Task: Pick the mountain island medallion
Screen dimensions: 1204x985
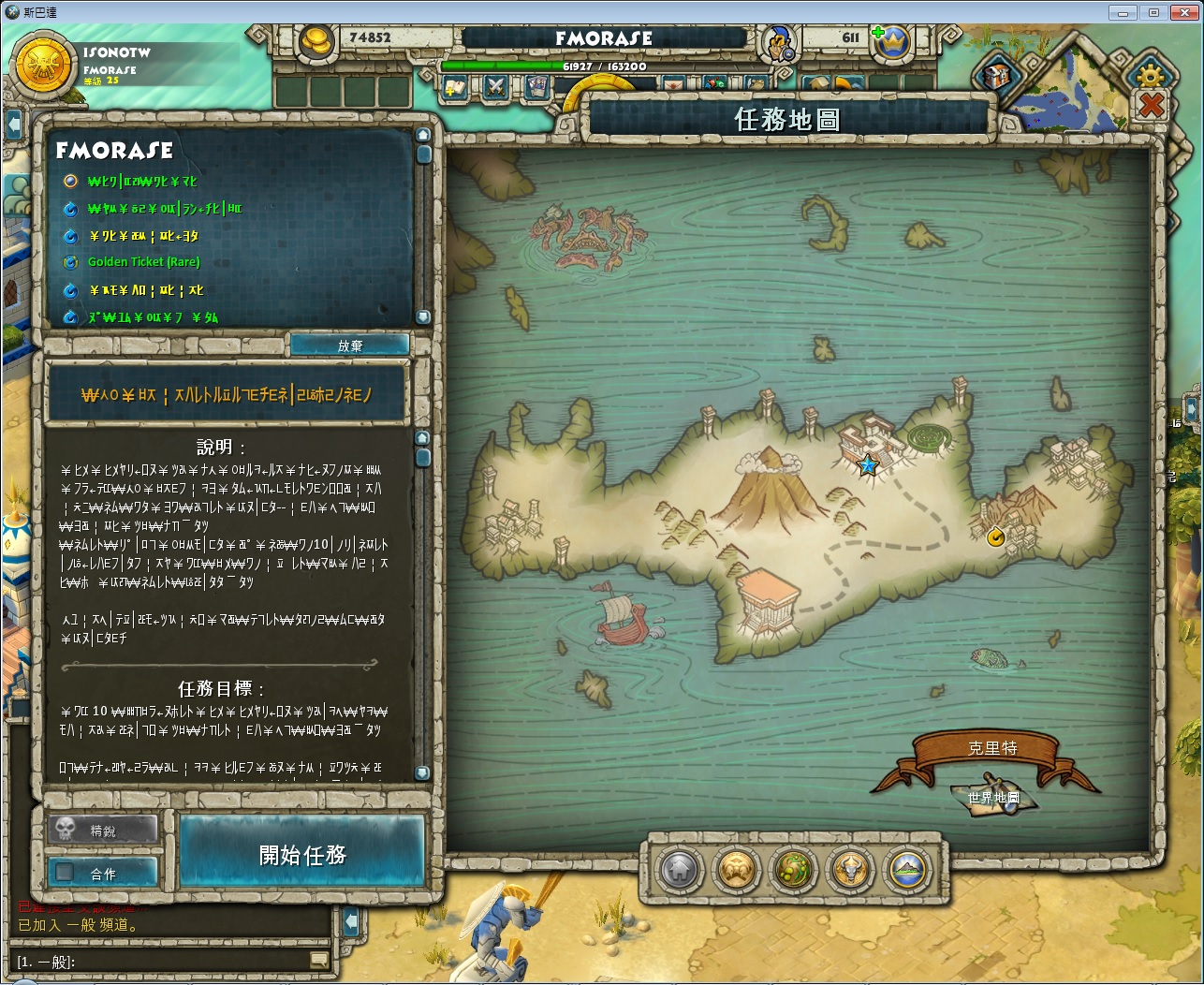Action: tap(907, 870)
